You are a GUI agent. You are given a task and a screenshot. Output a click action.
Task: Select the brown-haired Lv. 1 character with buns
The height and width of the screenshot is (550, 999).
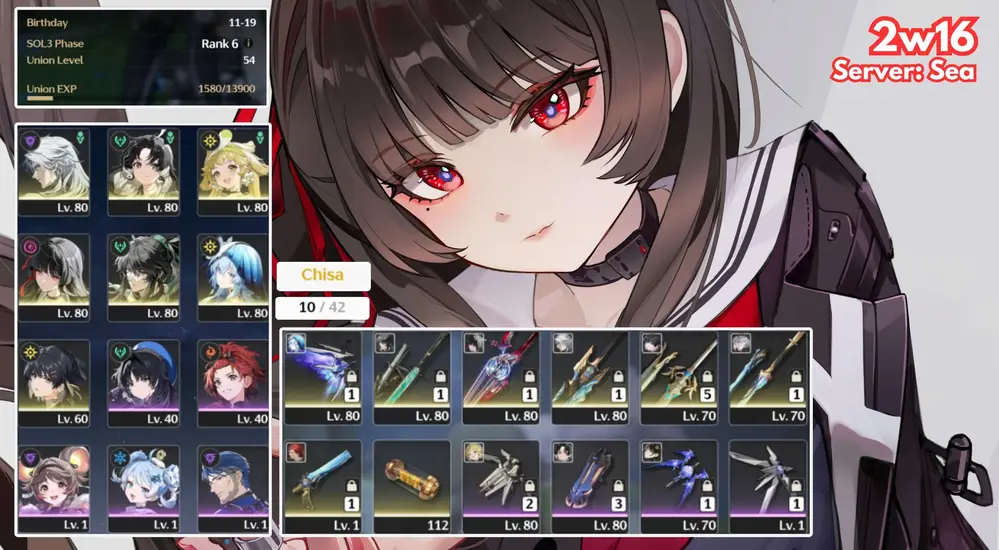(54, 487)
